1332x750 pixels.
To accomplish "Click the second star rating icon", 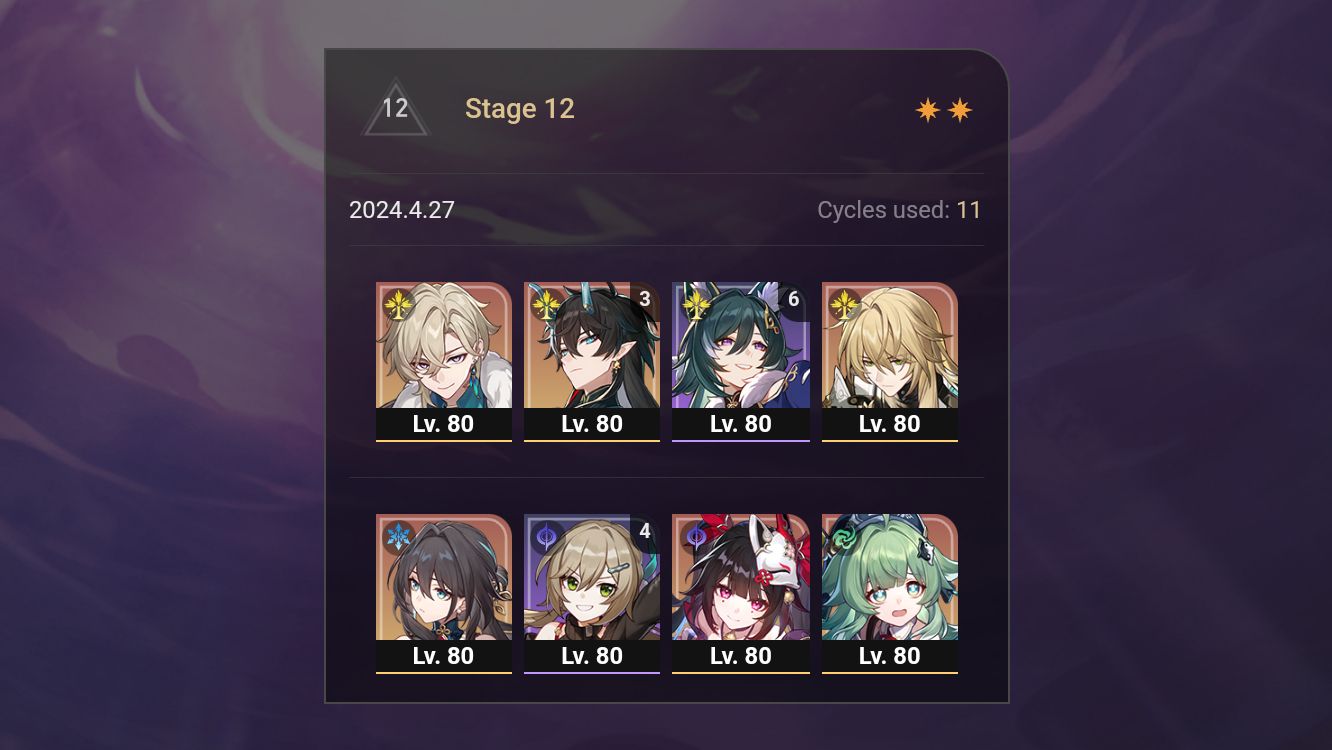I will pos(958,108).
